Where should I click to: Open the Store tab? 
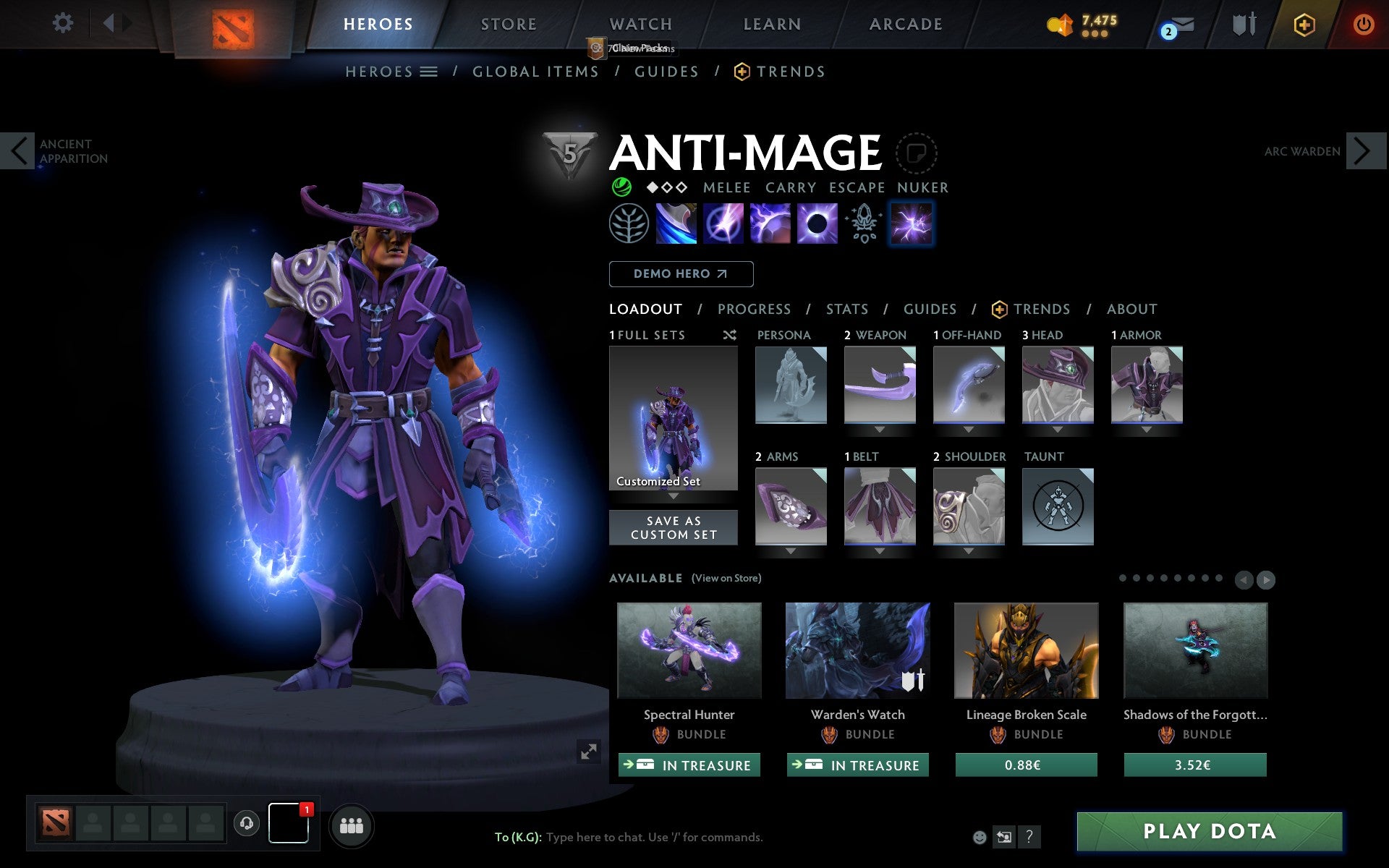point(509,25)
